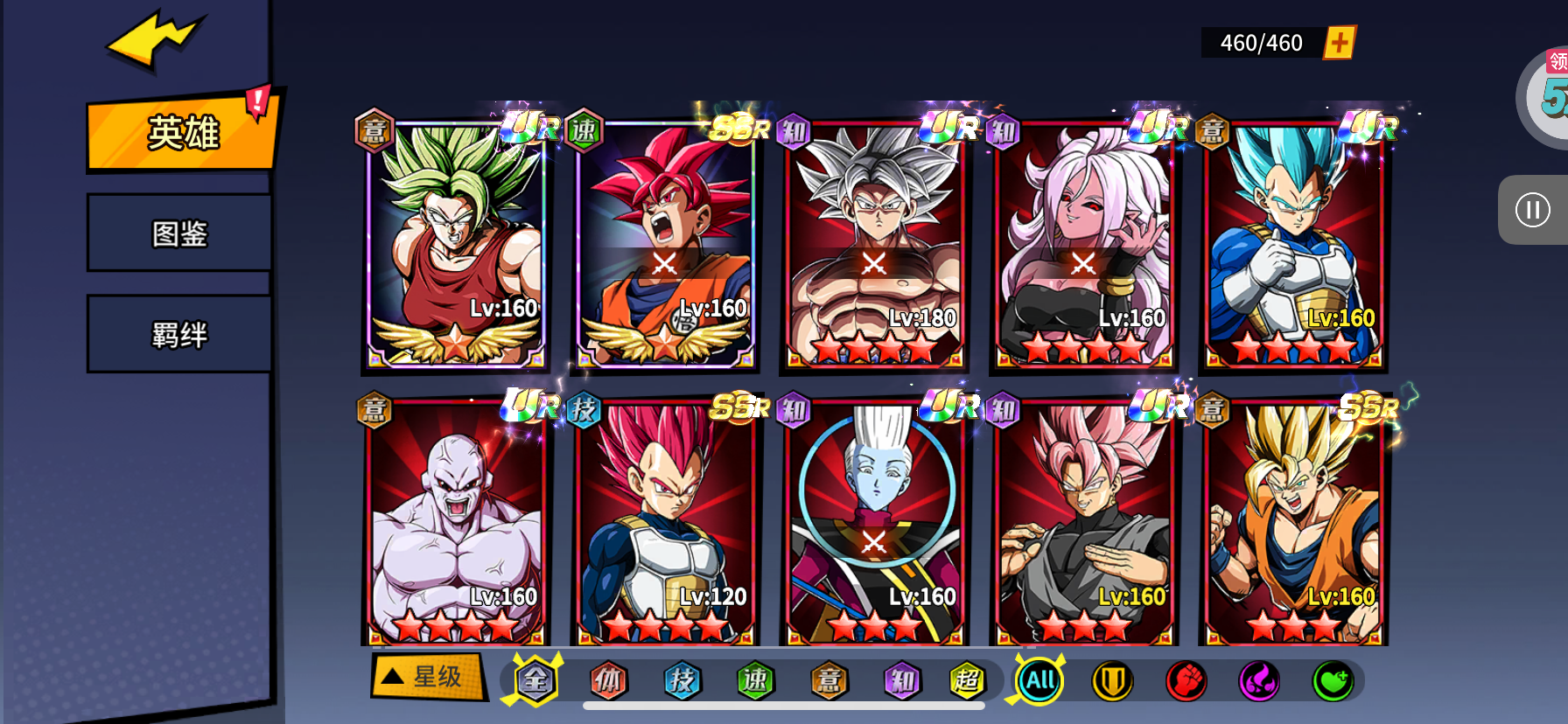Filter heroes by blue 技 type
This screenshot has height=724, width=1568.
pyautogui.click(x=682, y=680)
